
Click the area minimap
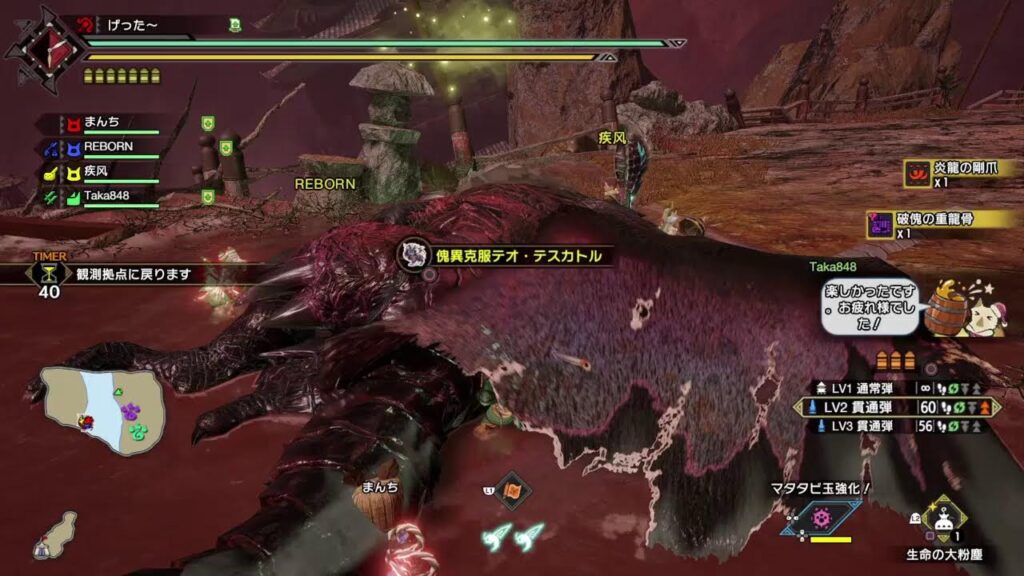[103, 408]
